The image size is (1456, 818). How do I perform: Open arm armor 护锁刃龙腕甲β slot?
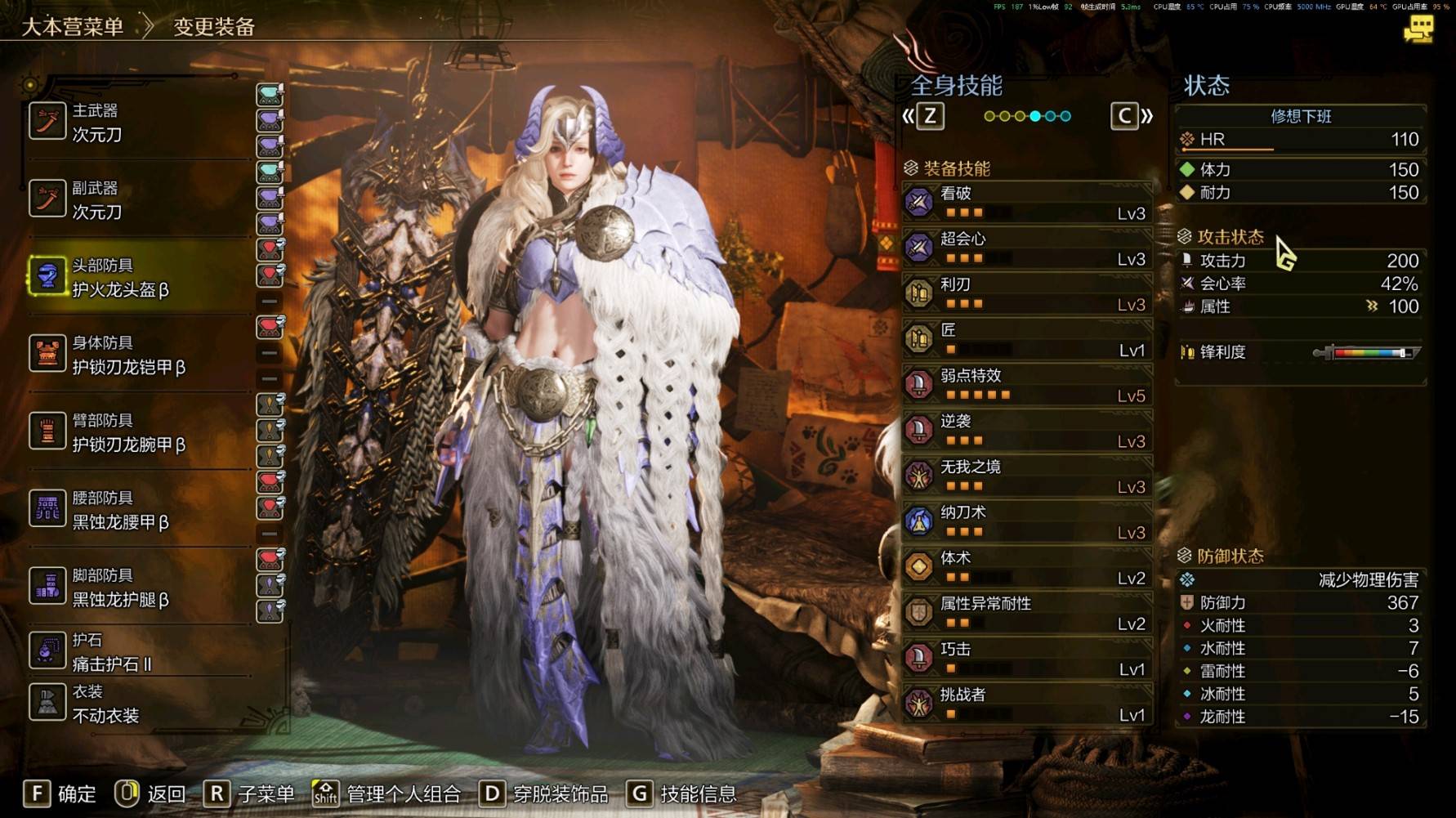point(139,433)
